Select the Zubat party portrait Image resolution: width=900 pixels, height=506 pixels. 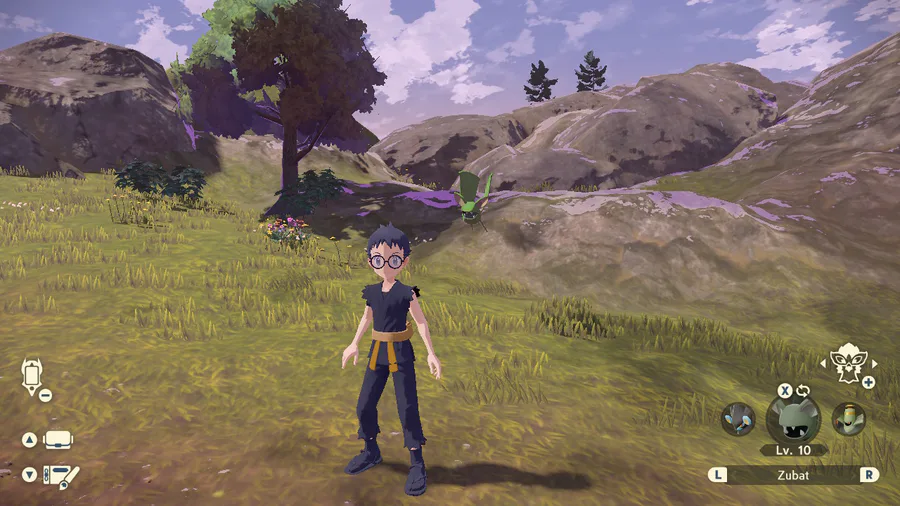(793, 418)
